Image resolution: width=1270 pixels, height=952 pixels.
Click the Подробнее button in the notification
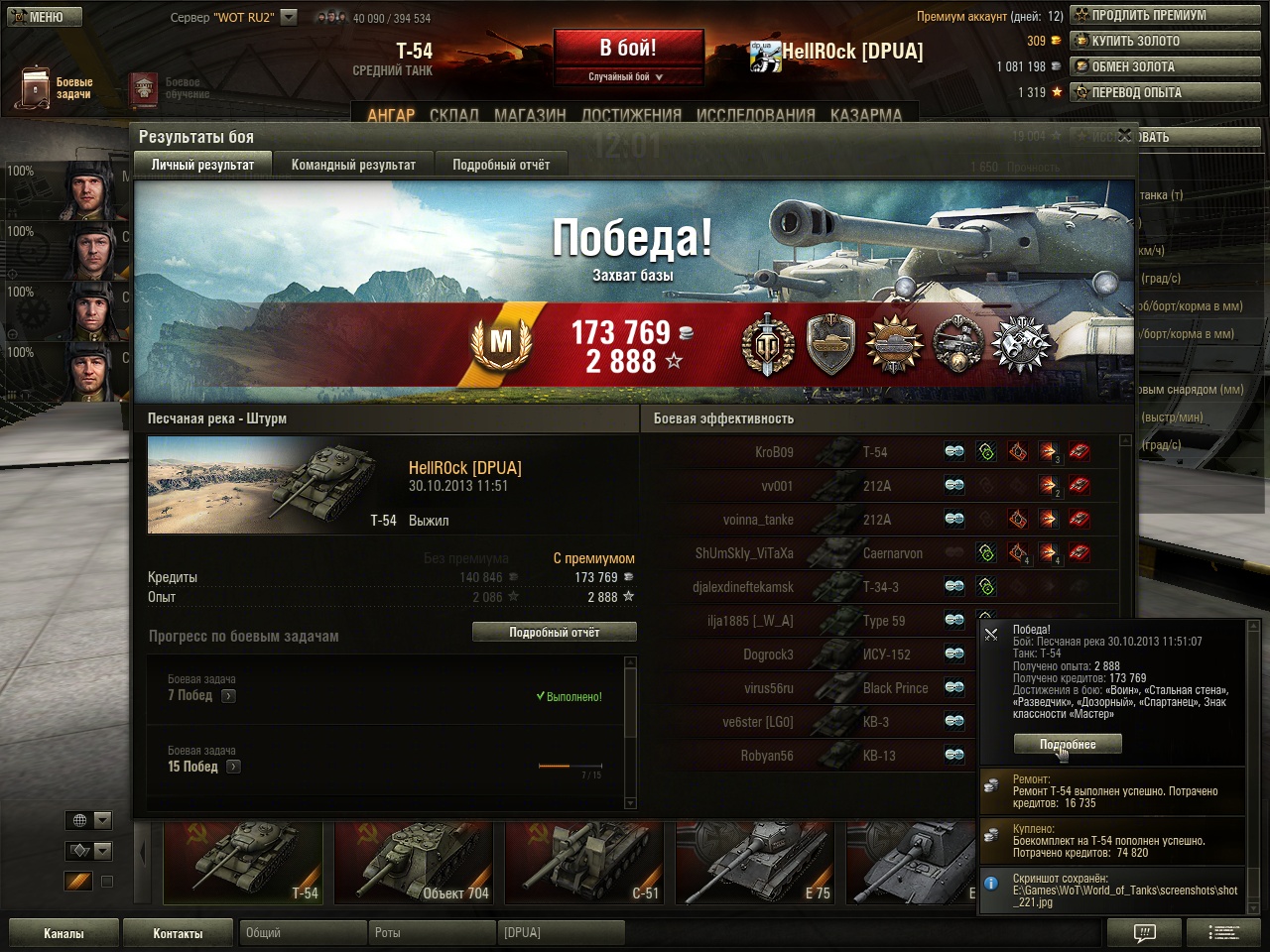[1068, 744]
